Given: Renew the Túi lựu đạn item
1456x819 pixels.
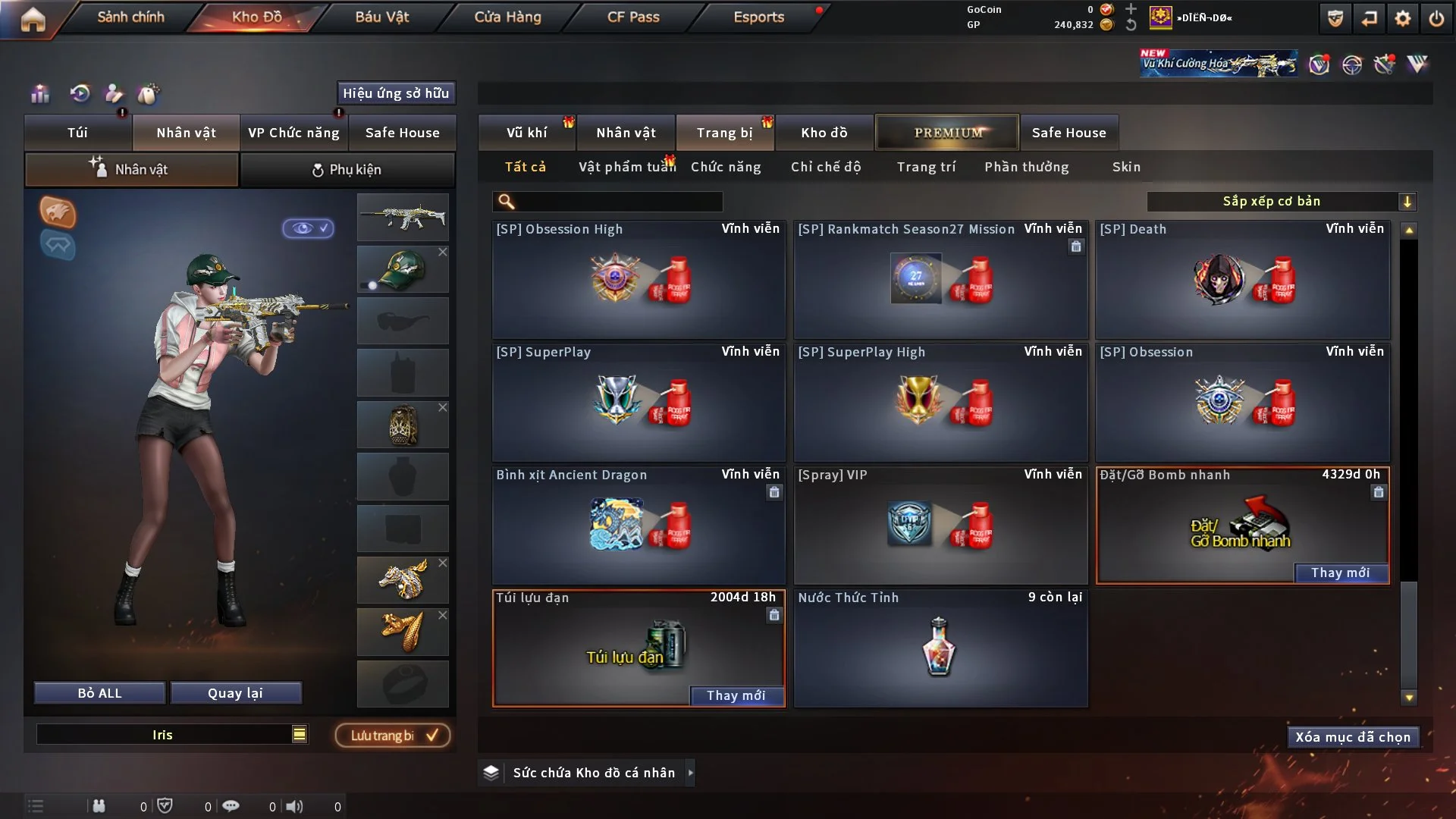Looking at the screenshot, I should (736, 695).
